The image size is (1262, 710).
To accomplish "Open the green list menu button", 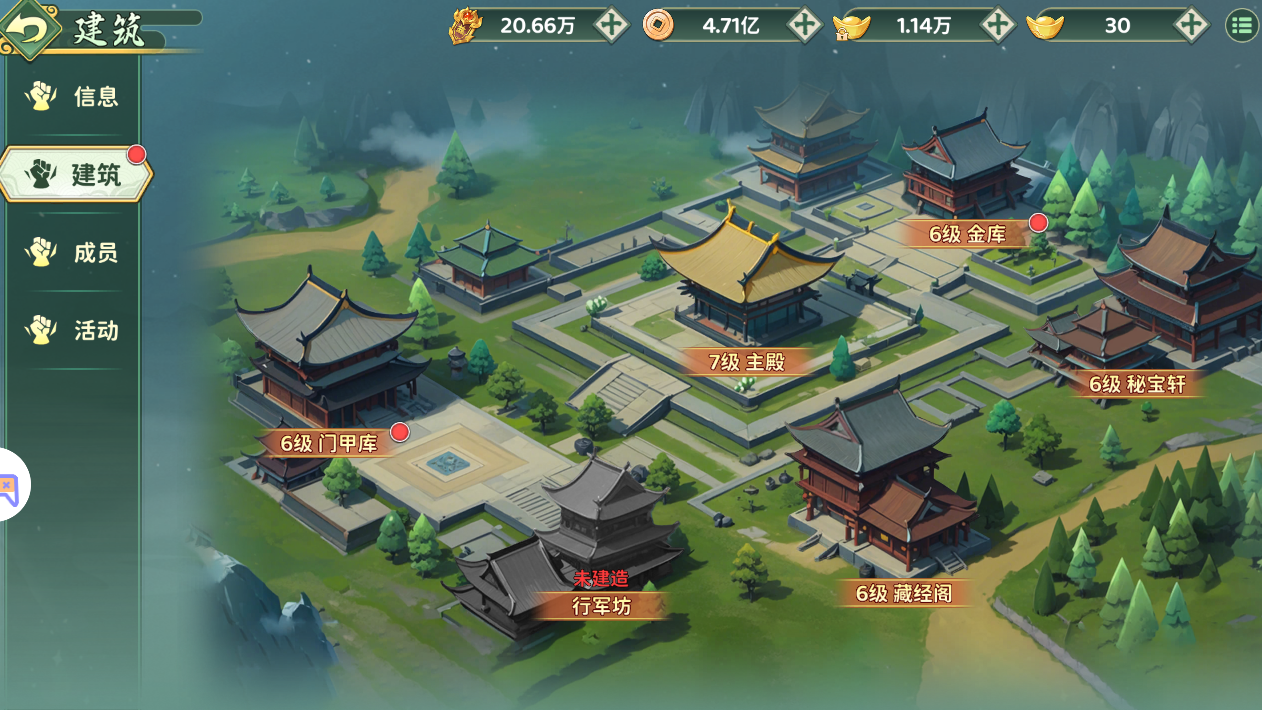I will [x=1242, y=25].
